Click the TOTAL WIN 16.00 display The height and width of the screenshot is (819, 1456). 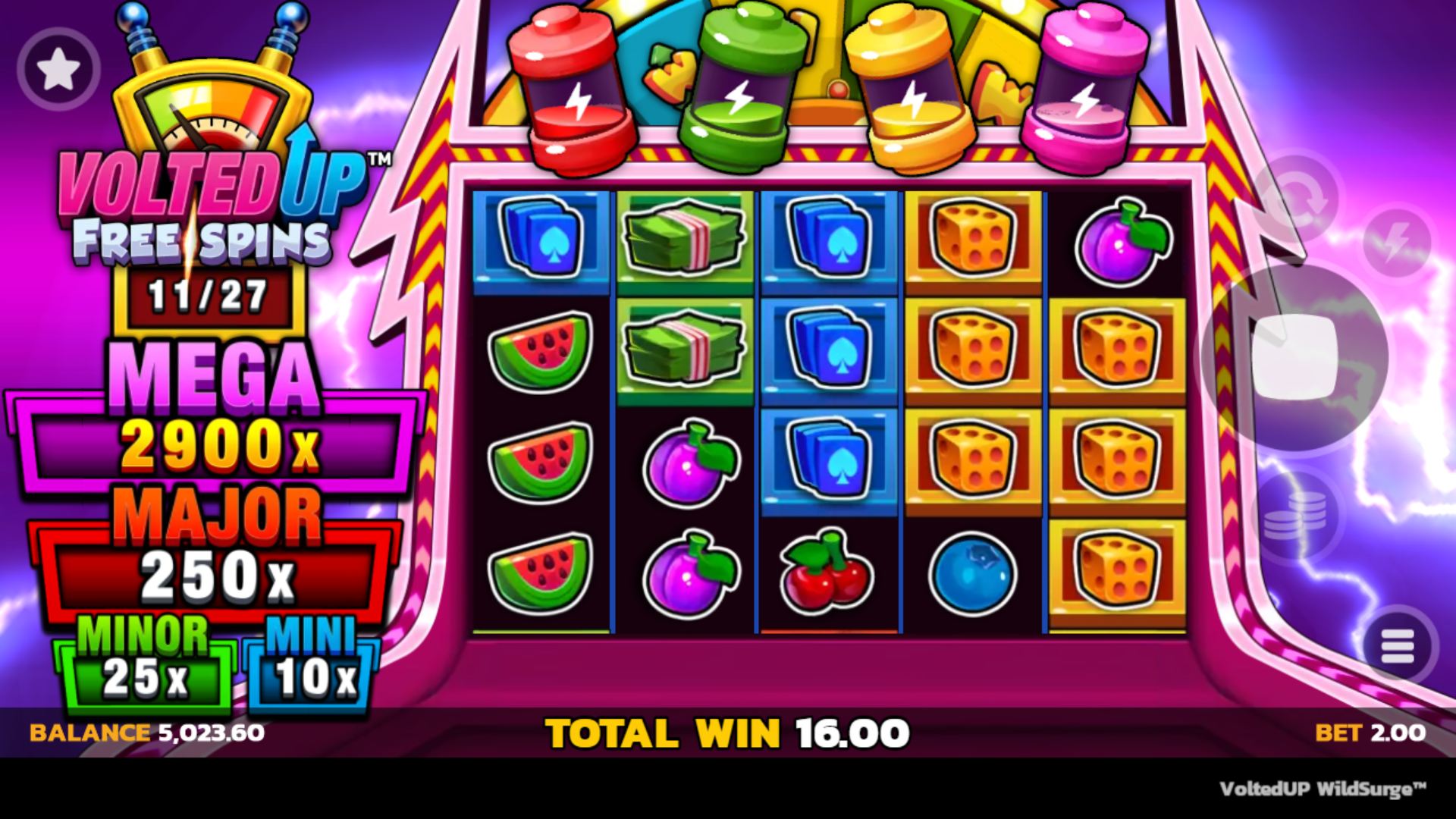tap(726, 732)
